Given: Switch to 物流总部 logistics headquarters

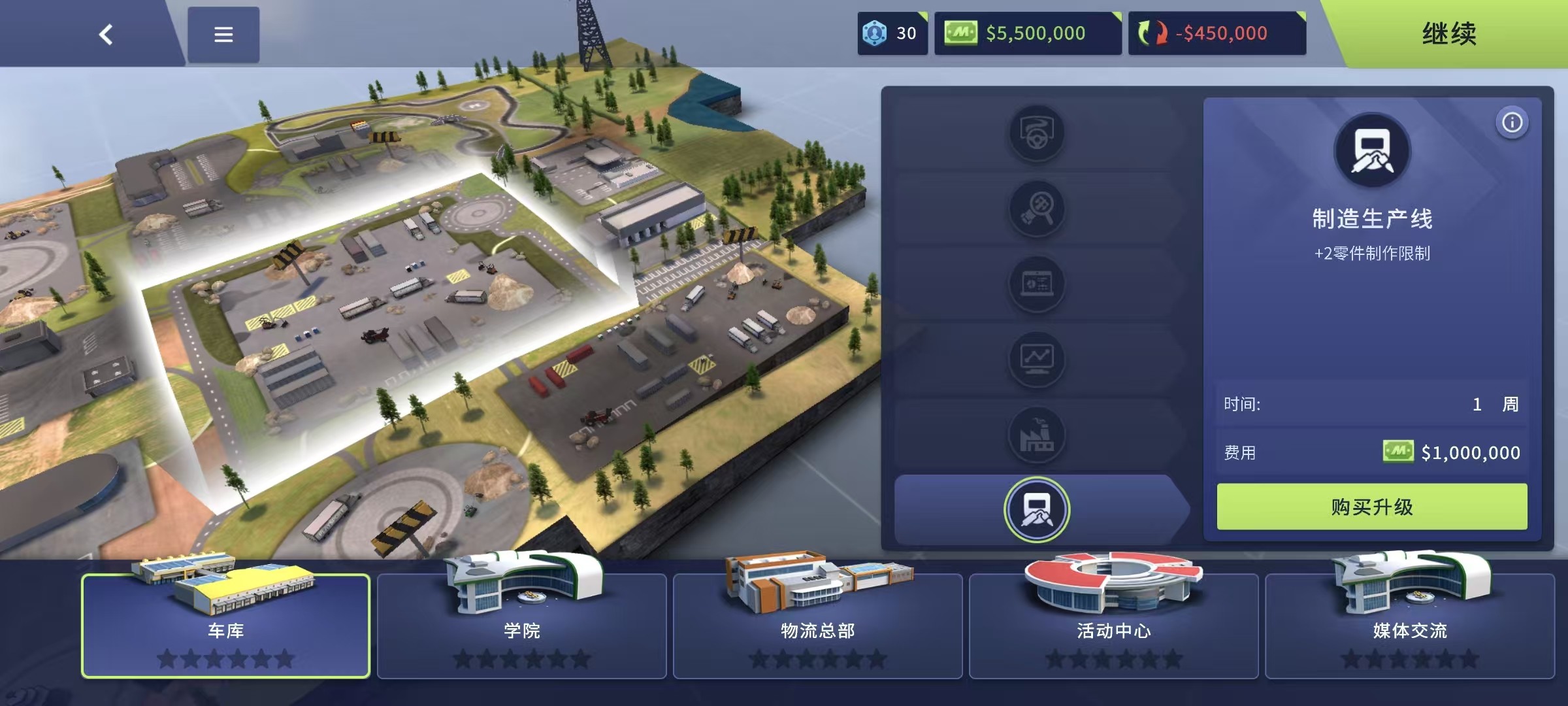Looking at the screenshot, I should coord(817,626).
